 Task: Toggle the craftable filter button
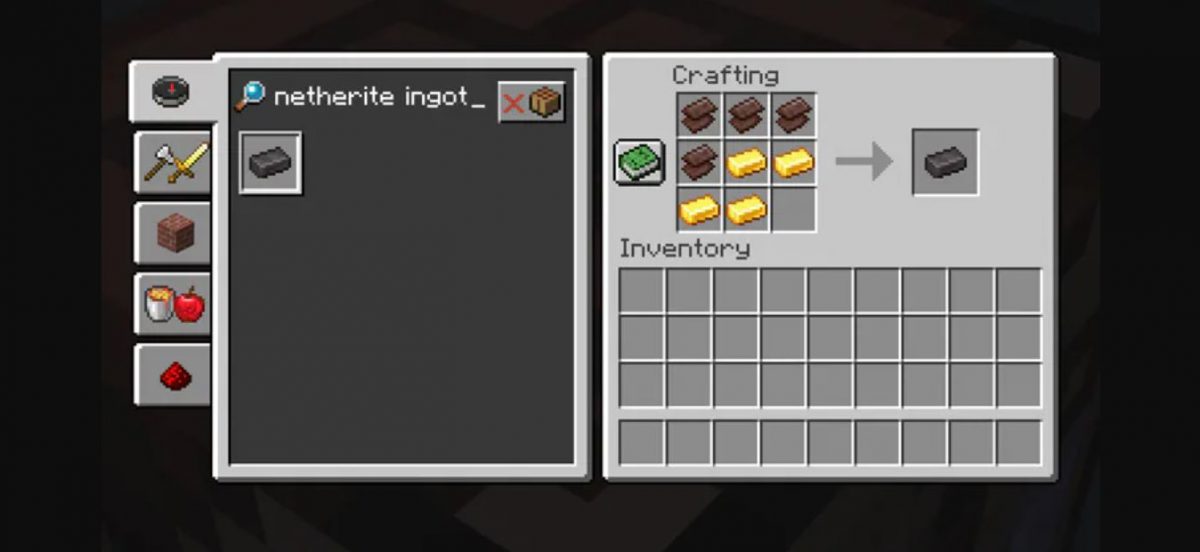(x=532, y=102)
